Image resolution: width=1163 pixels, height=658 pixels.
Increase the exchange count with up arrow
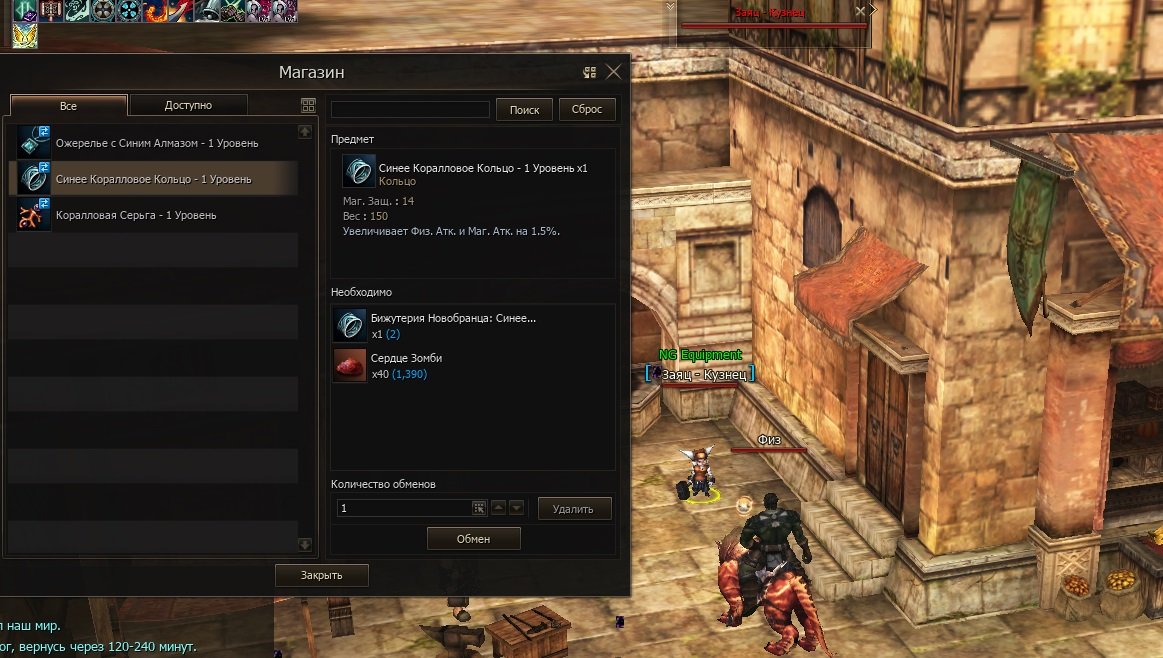click(498, 508)
